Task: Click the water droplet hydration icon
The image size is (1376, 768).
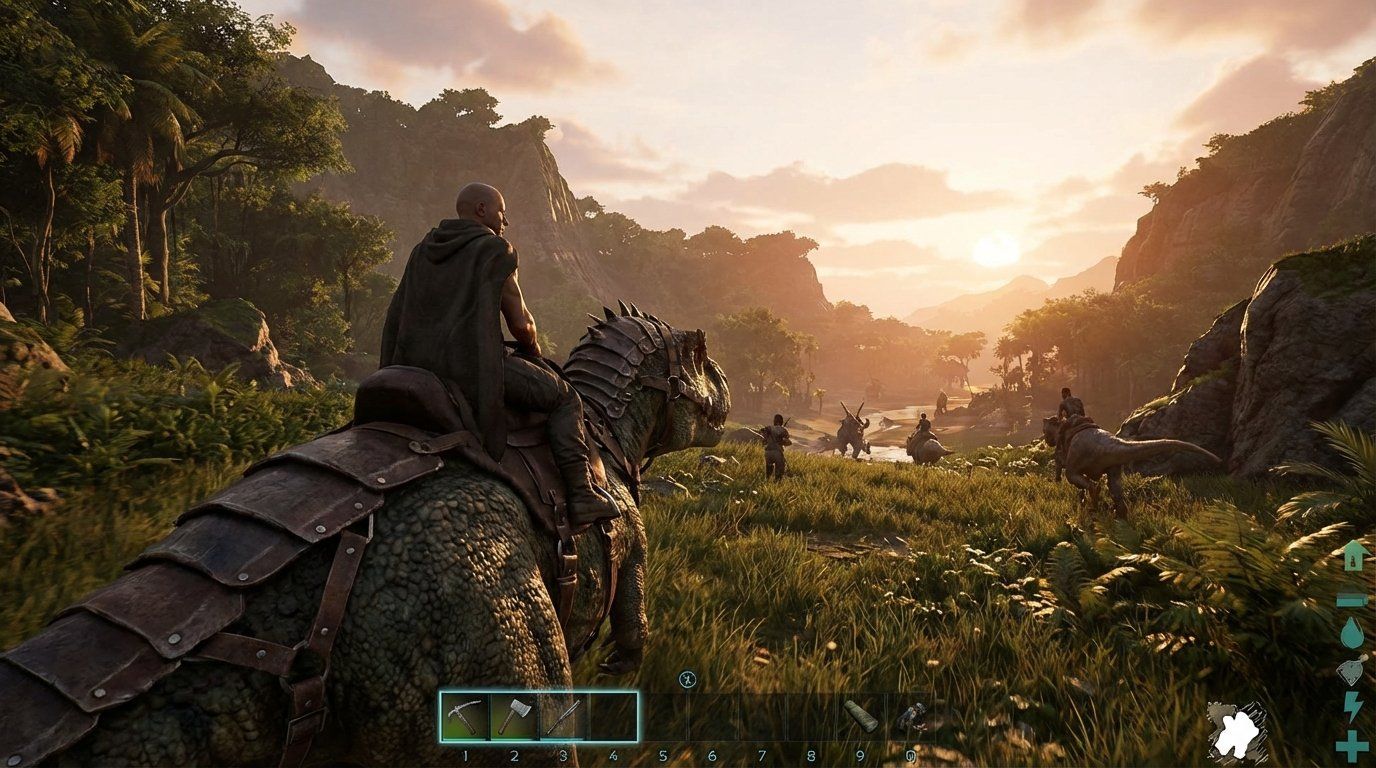Action: (1355, 632)
